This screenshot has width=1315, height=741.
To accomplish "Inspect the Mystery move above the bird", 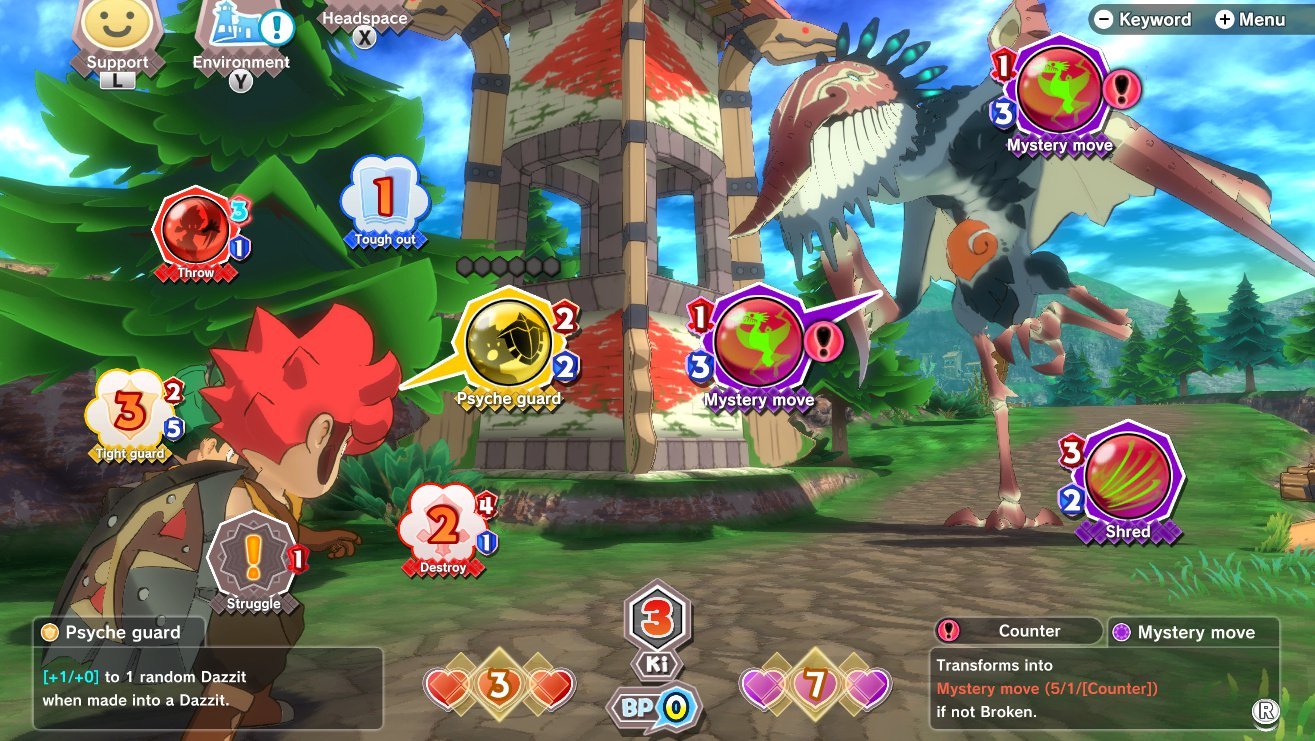I will pos(1059,92).
